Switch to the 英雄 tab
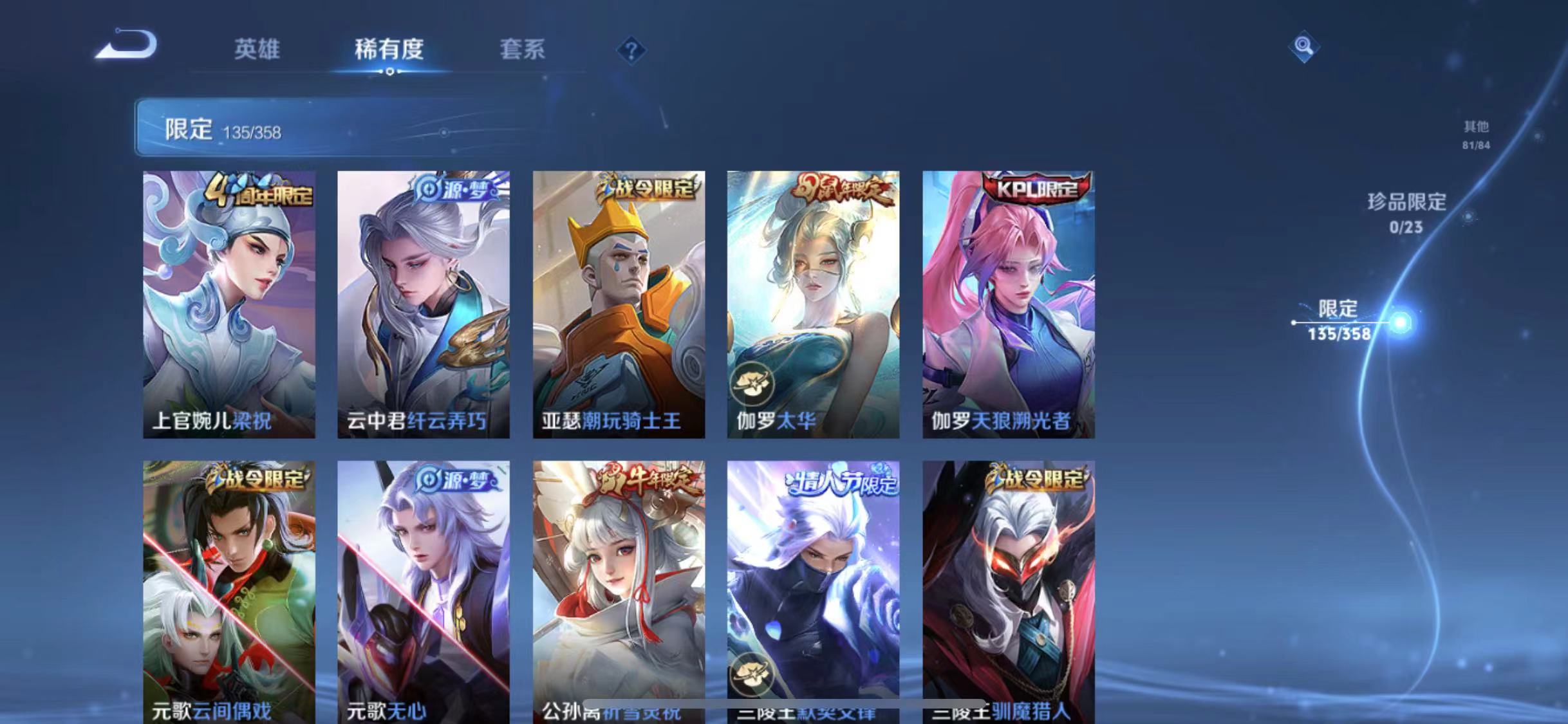 pos(257,50)
